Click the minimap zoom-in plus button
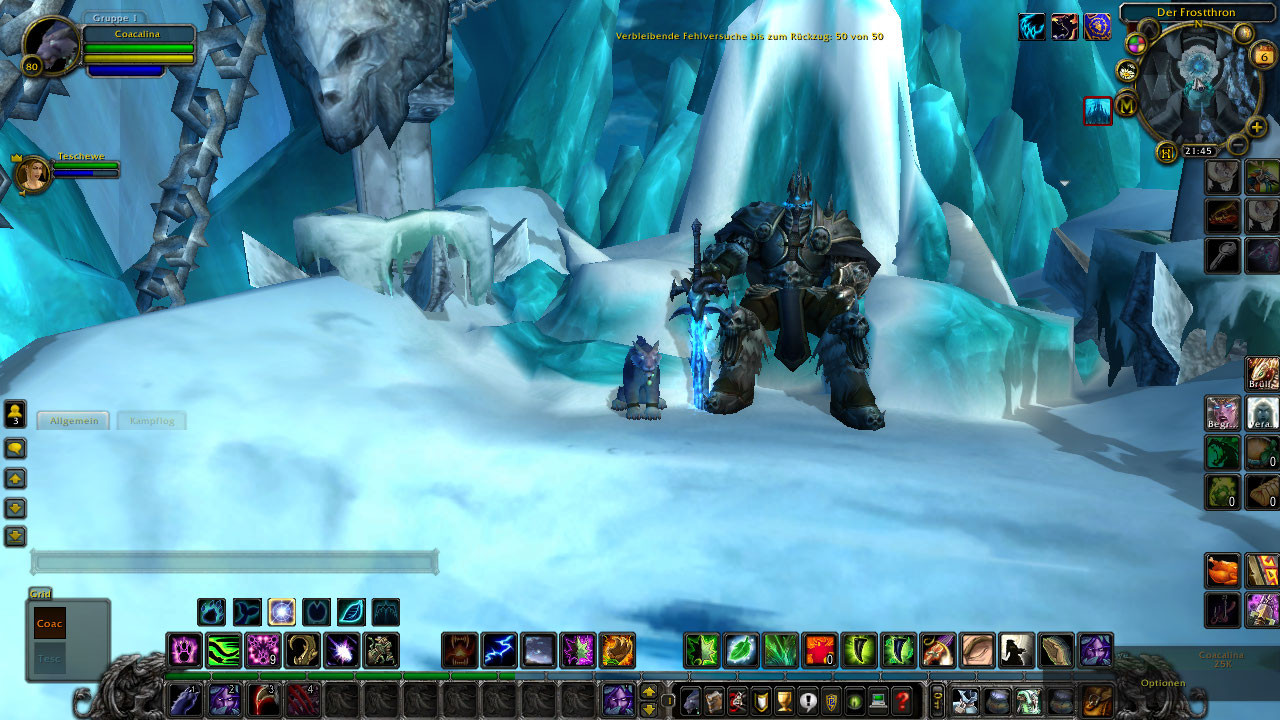Image resolution: width=1280 pixels, height=720 pixels. point(1257,127)
